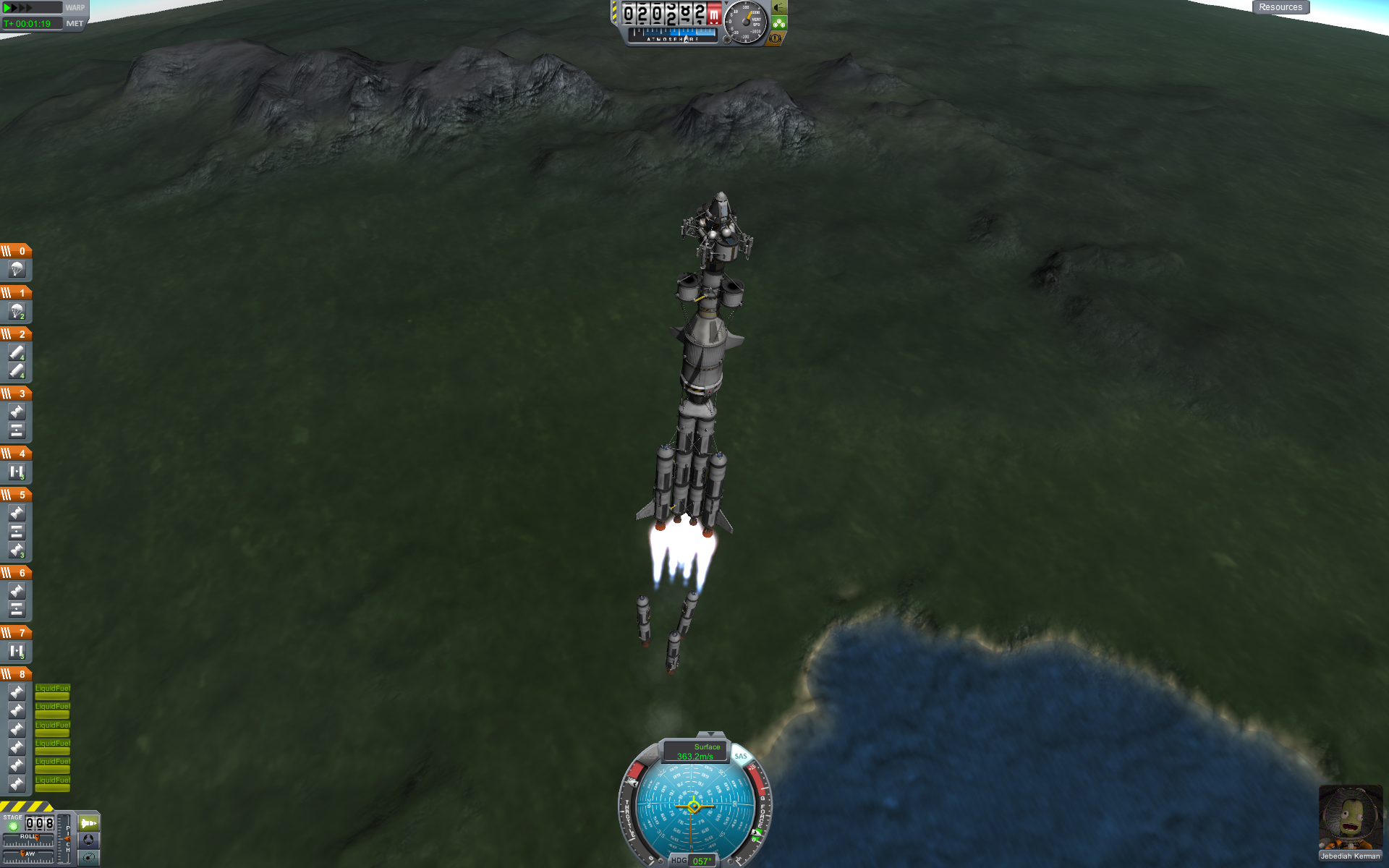This screenshot has height=868, width=1389.
Task: Click the Surface speed readout to switch mode
Action: pos(695,752)
